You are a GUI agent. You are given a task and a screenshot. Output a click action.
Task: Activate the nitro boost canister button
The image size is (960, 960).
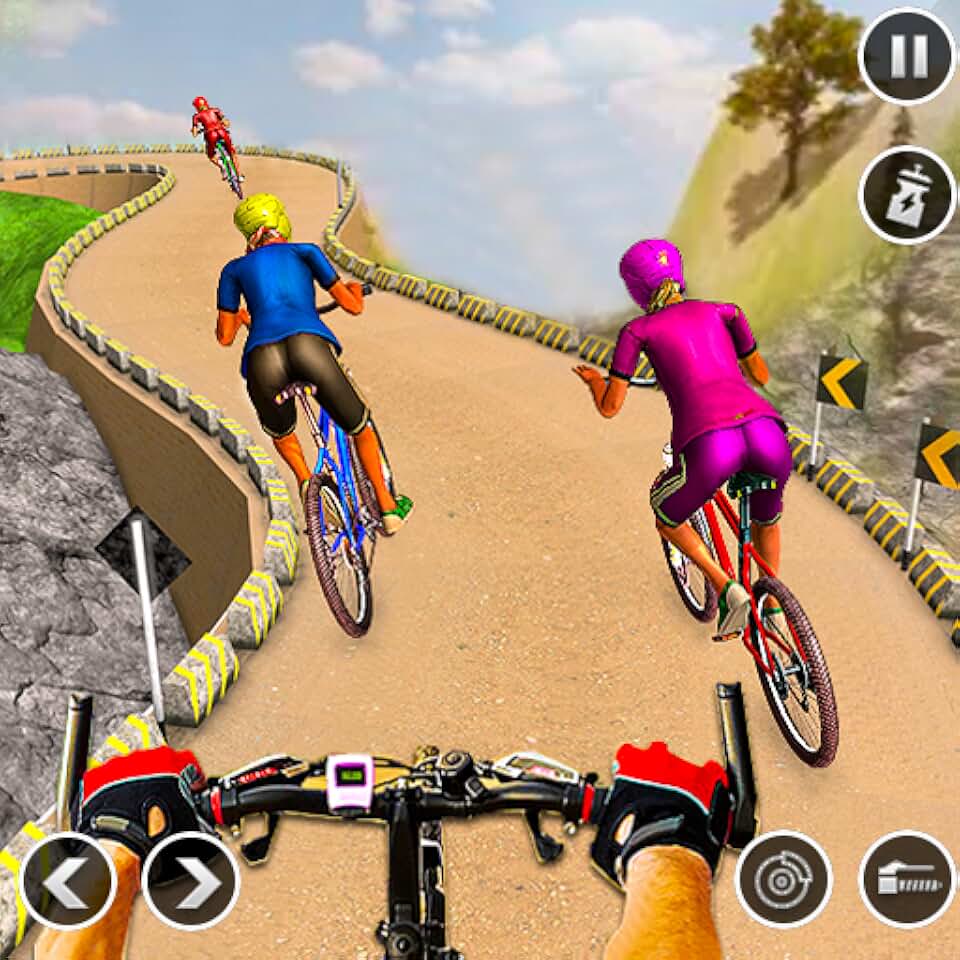pyautogui.click(x=907, y=195)
